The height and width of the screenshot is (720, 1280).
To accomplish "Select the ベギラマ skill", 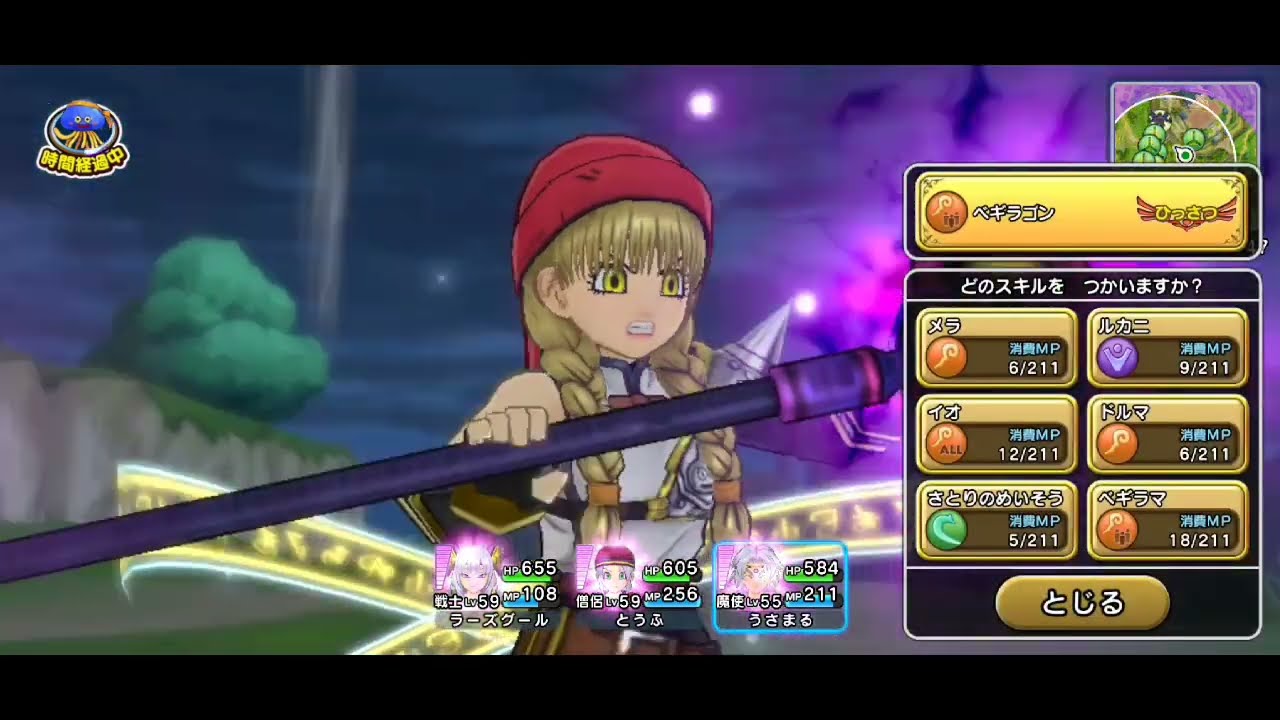I will 1168,520.
